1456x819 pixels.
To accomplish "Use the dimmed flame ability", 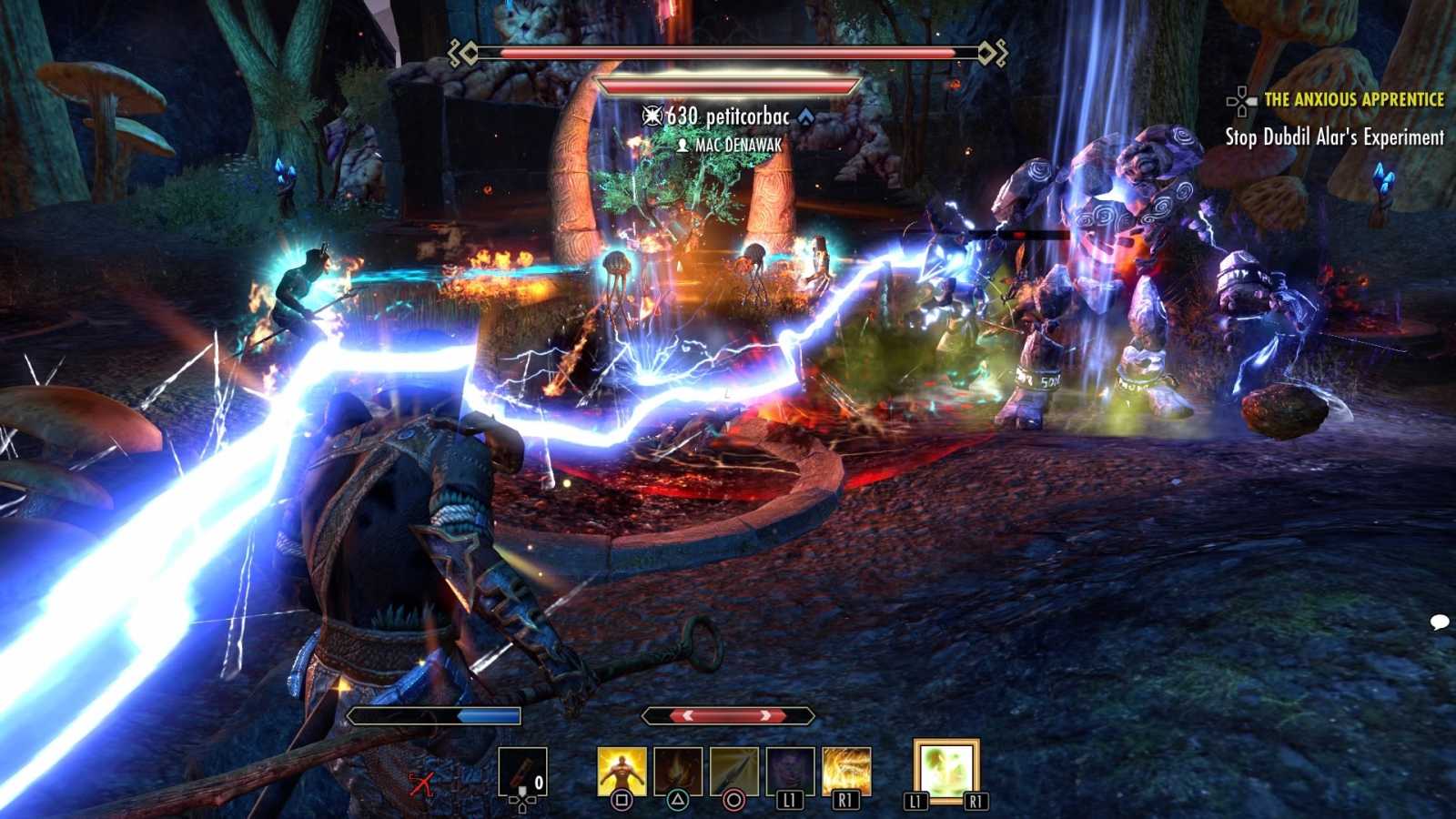I will [x=678, y=771].
